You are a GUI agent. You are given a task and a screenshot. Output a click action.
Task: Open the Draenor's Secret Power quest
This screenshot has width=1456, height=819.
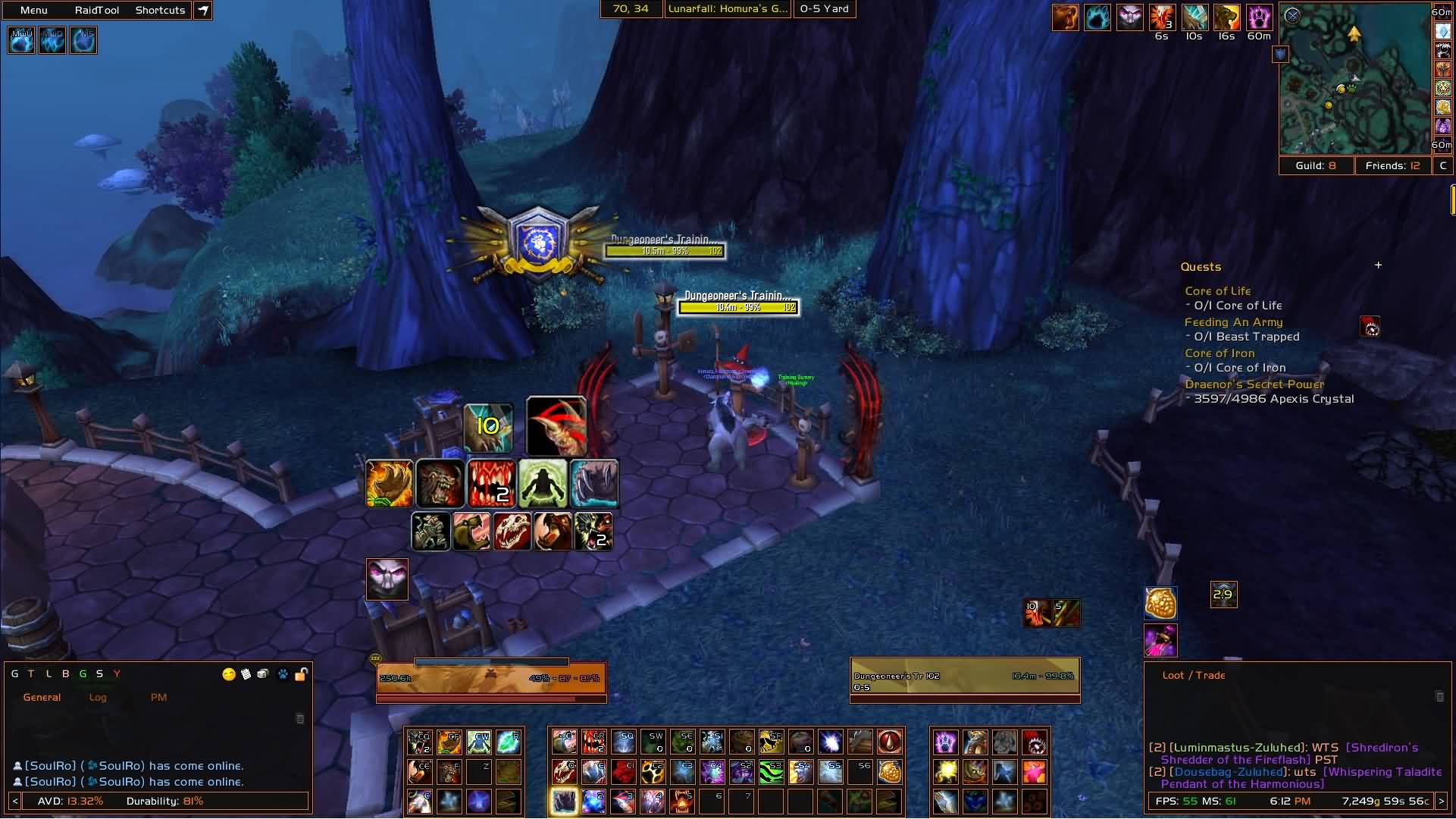pyautogui.click(x=1254, y=384)
